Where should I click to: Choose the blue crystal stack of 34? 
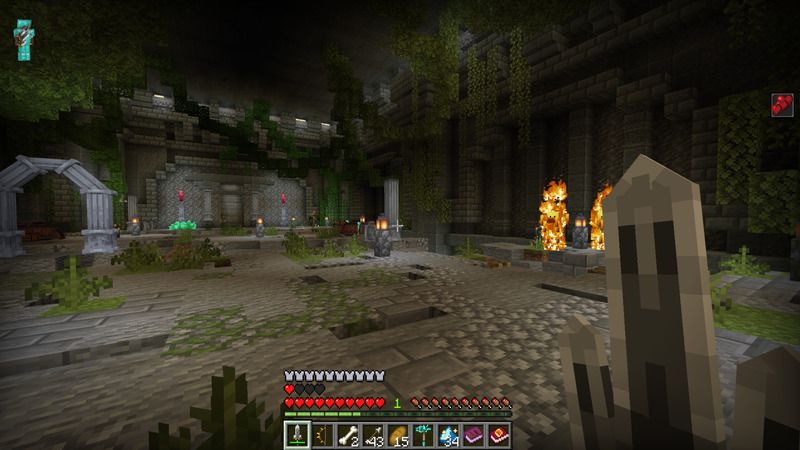448,435
